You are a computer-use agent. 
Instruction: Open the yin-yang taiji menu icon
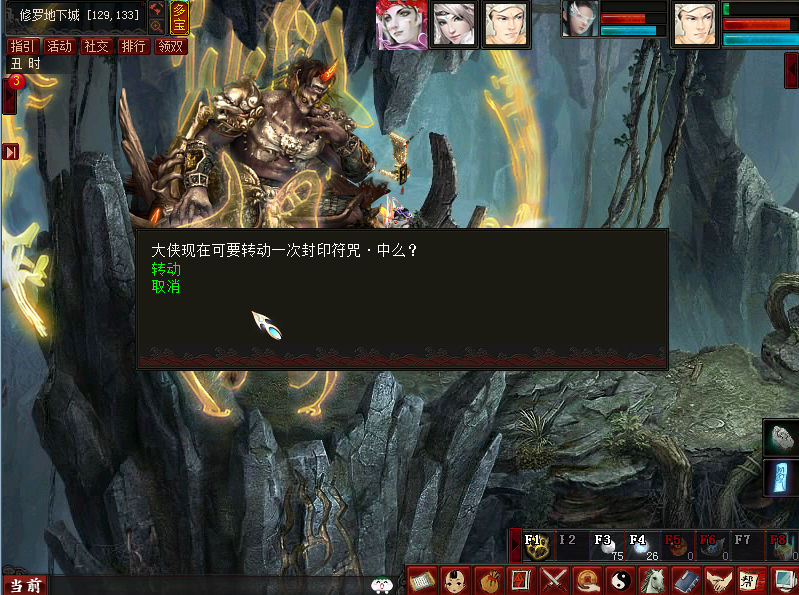tap(621, 580)
